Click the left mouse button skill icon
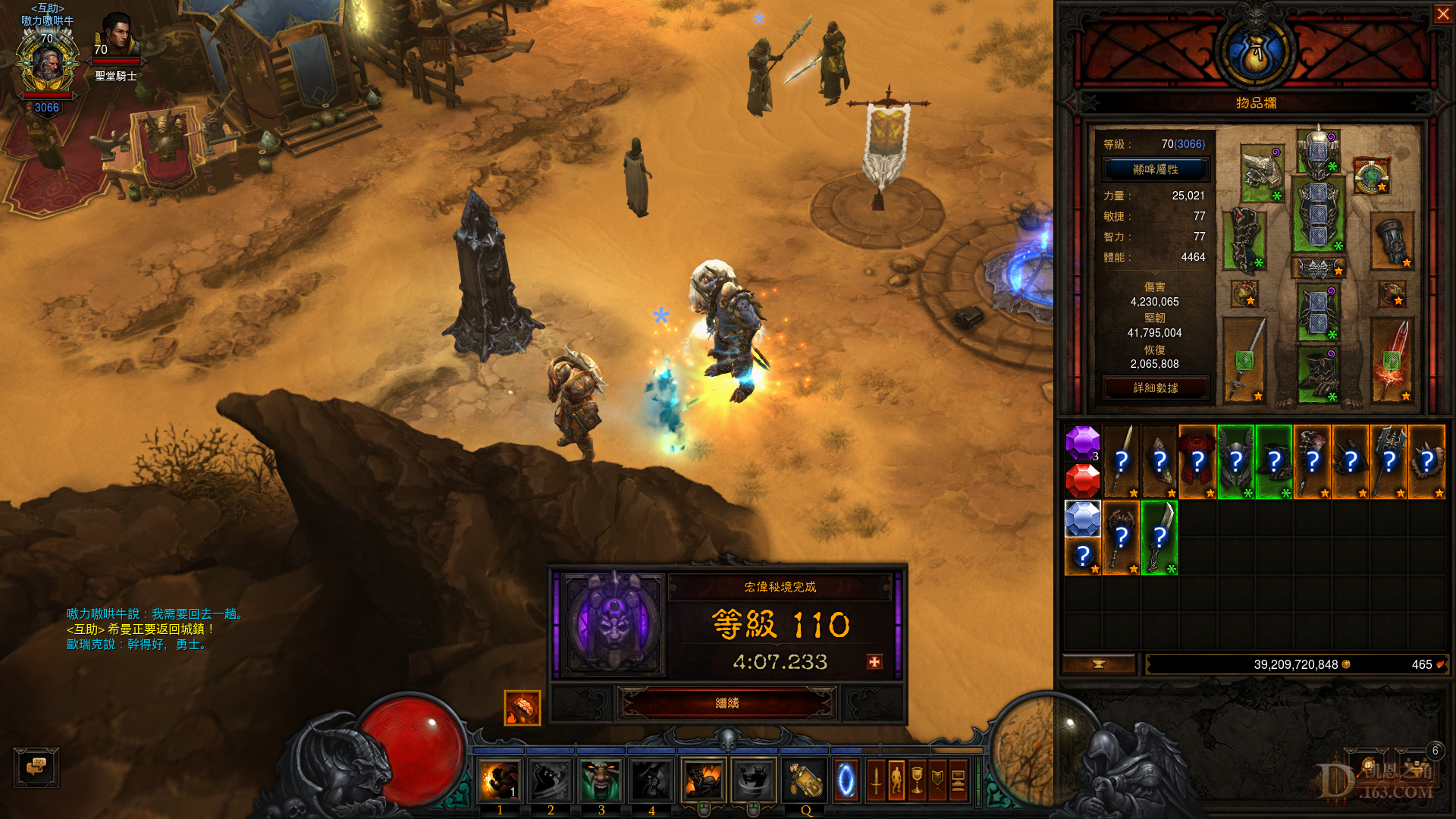This screenshot has height=819, width=1456. [704, 780]
